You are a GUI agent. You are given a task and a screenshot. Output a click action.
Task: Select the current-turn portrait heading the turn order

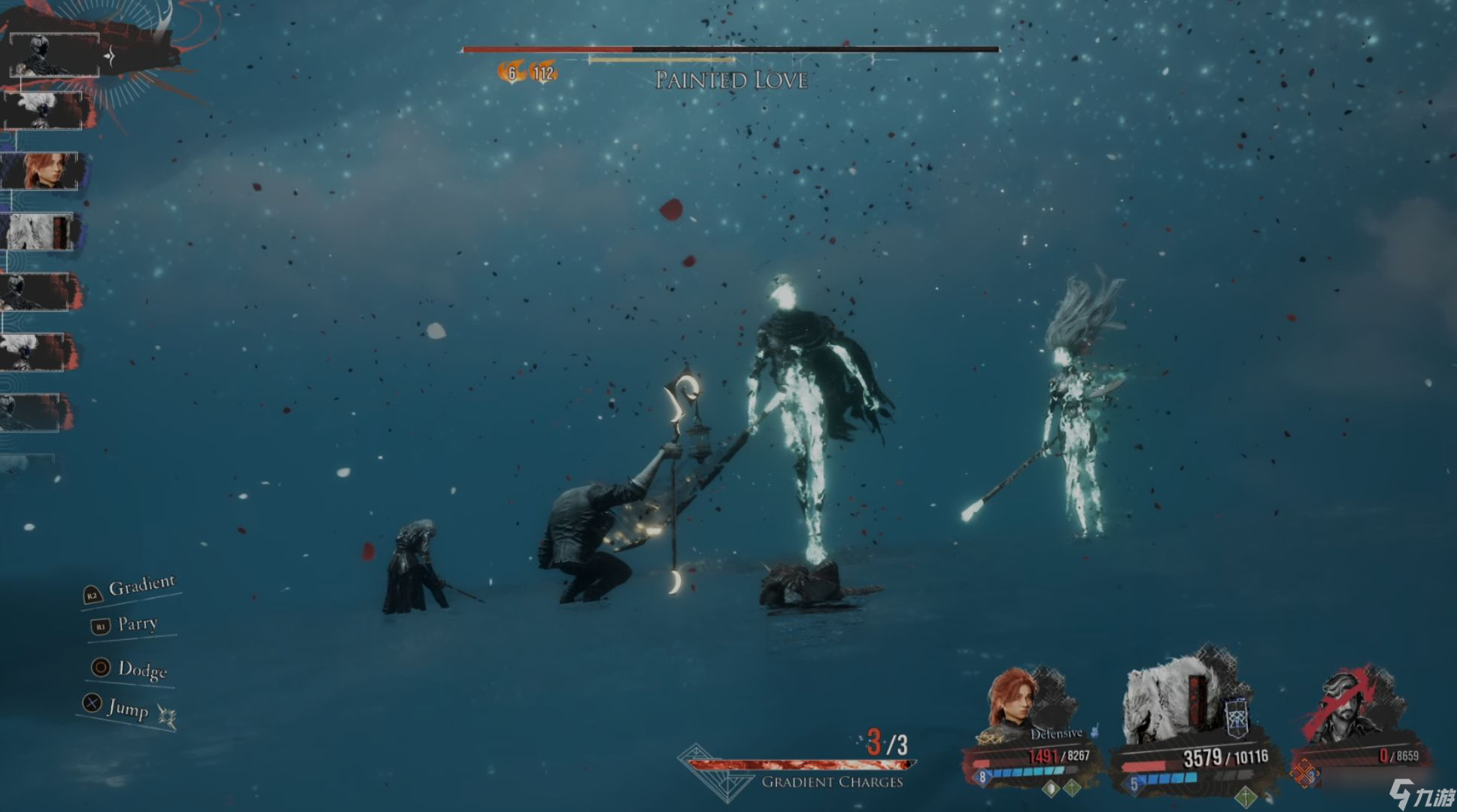click(x=54, y=54)
